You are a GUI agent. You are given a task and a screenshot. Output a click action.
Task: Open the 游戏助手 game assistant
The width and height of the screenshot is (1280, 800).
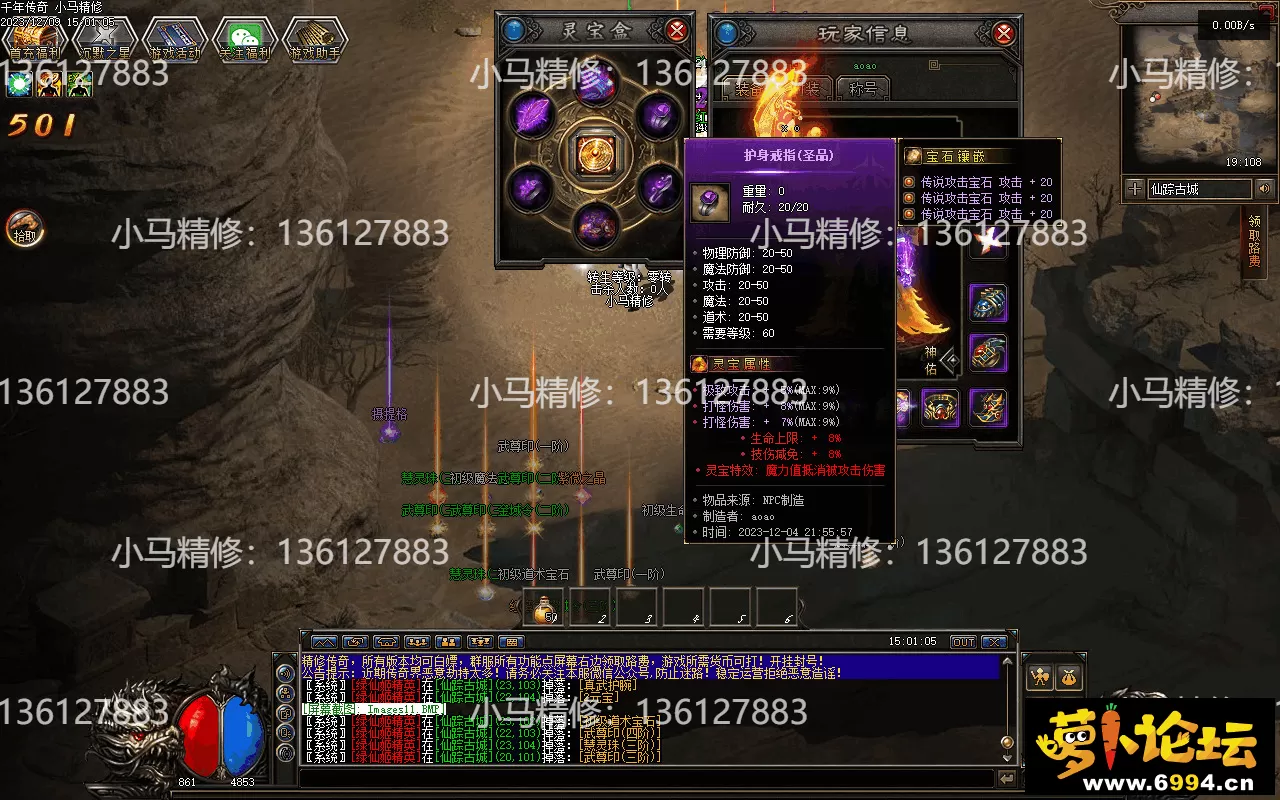(x=314, y=41)
